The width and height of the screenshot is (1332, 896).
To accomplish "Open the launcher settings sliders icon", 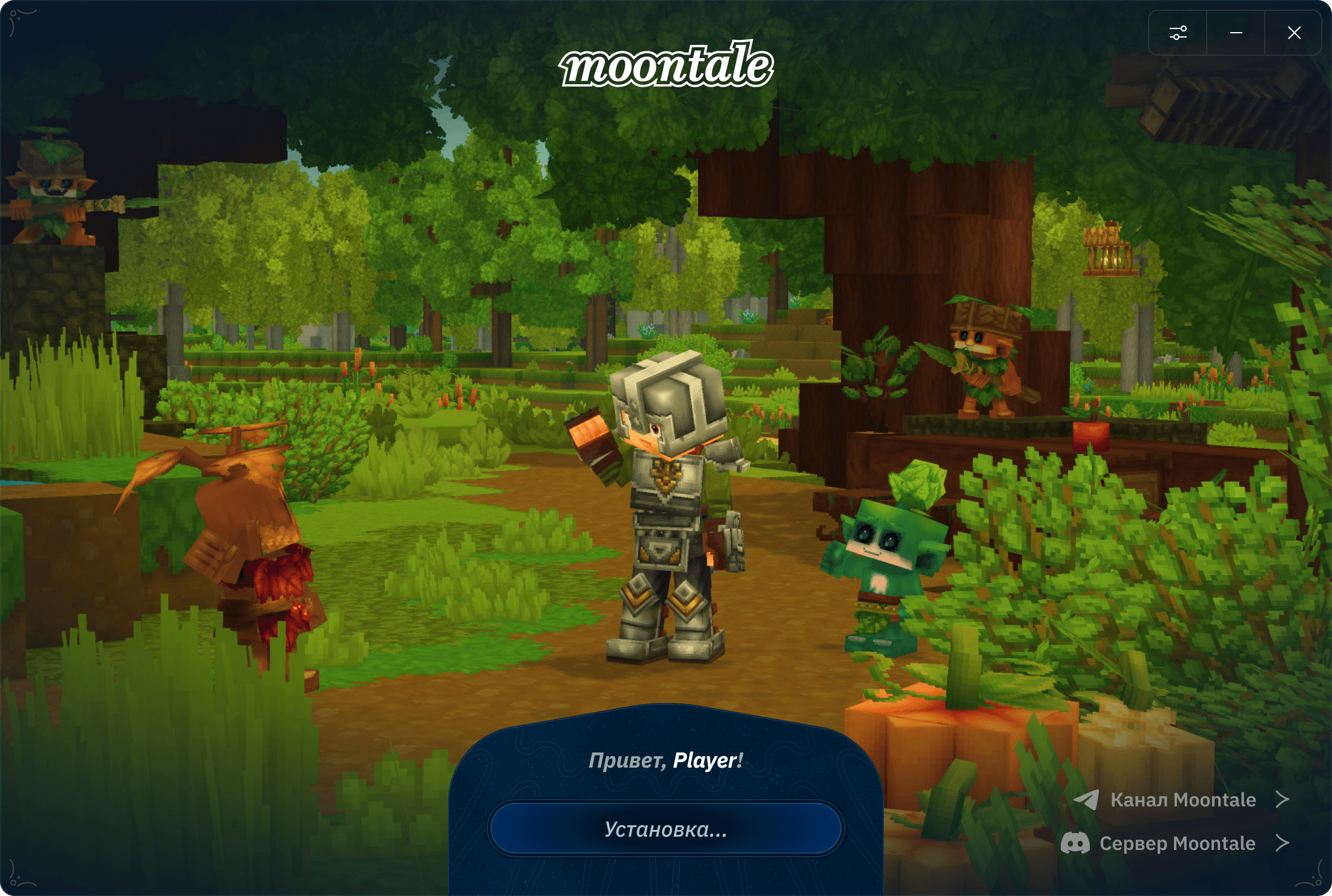I will click(x=1178, y=33).
